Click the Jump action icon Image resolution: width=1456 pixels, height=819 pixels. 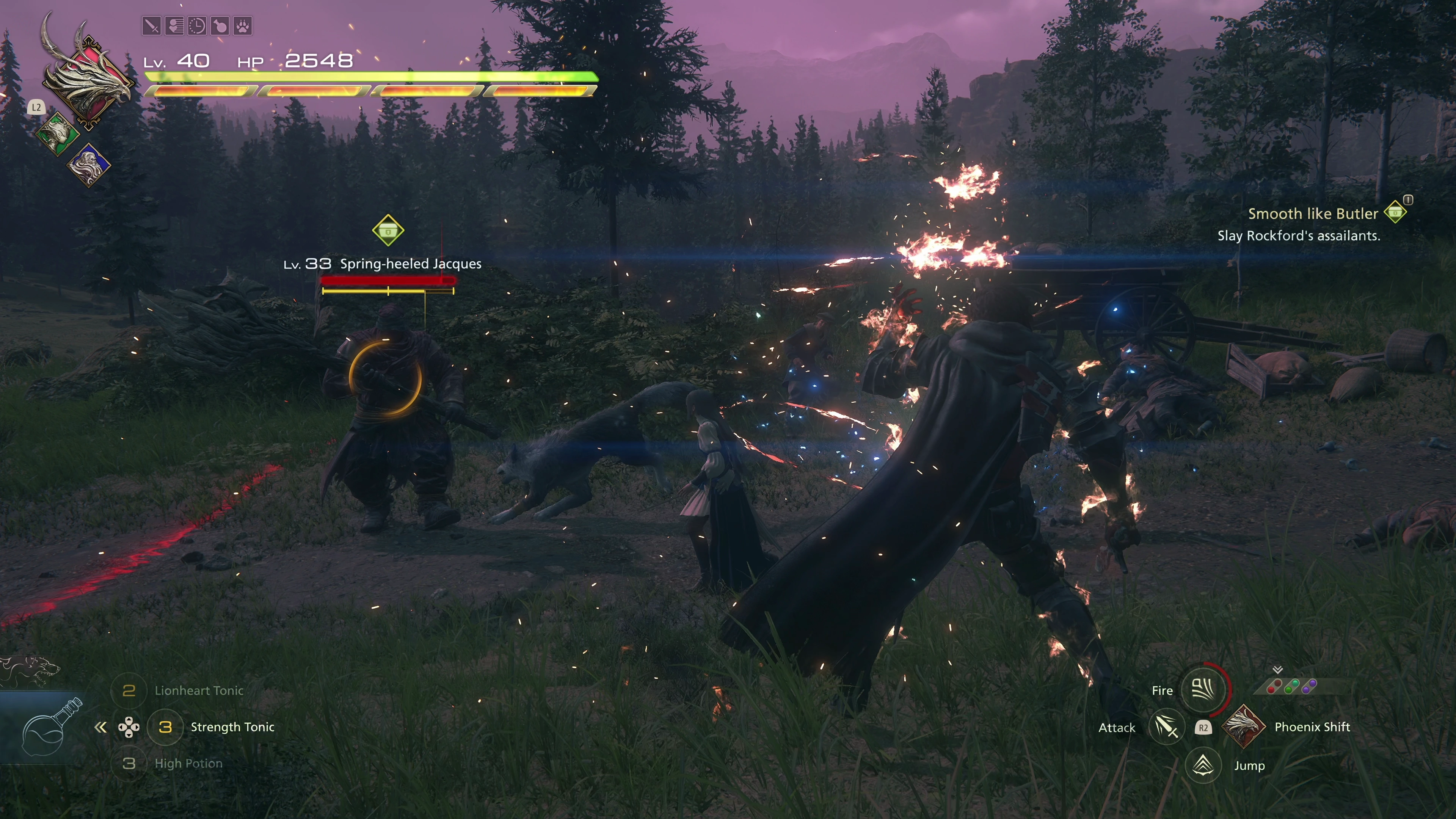(x=1203, y=766)
